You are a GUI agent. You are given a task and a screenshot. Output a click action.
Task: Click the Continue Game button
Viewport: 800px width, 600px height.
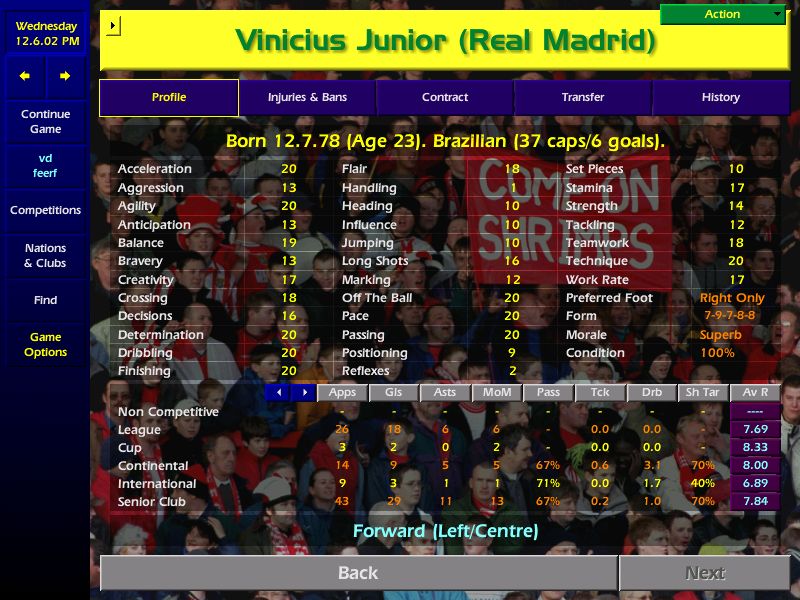45,121
